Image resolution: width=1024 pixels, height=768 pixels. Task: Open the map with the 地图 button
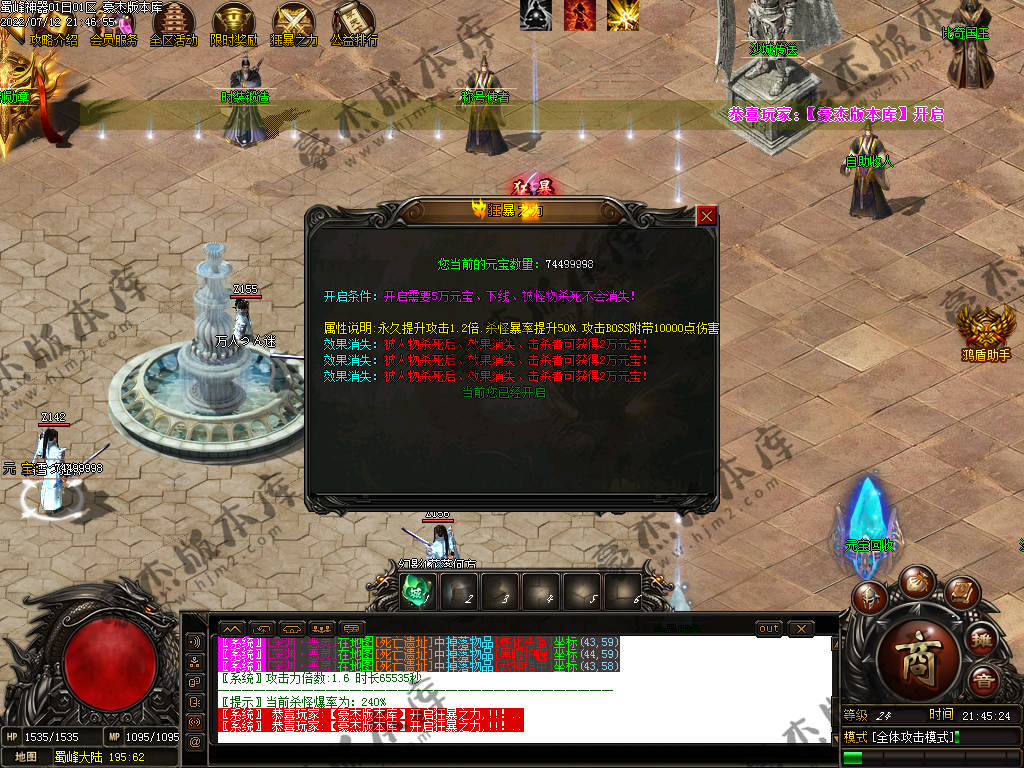(x=27, y=757)
